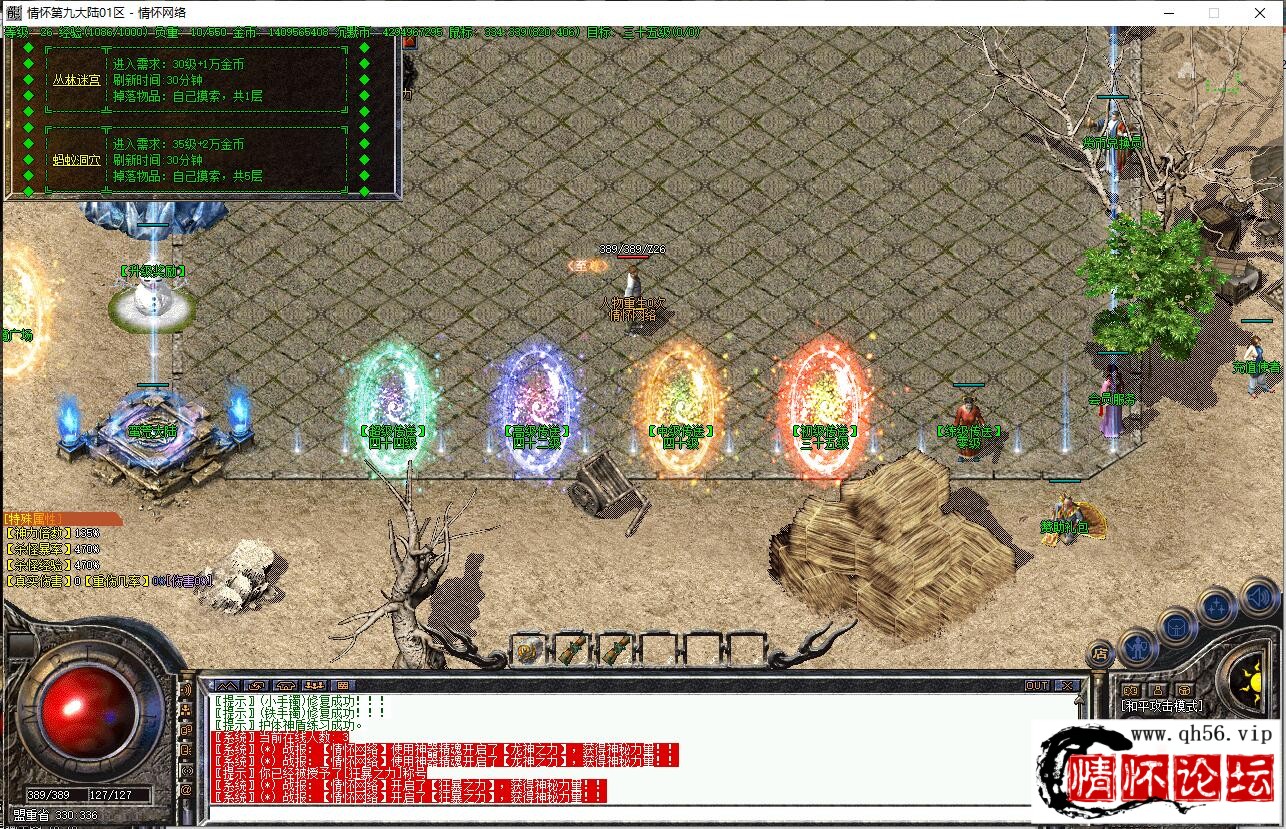This screenshot has width=1286, height=829.
Task: Select the gold ring item in the quick belt
Action: click(528, 650)
